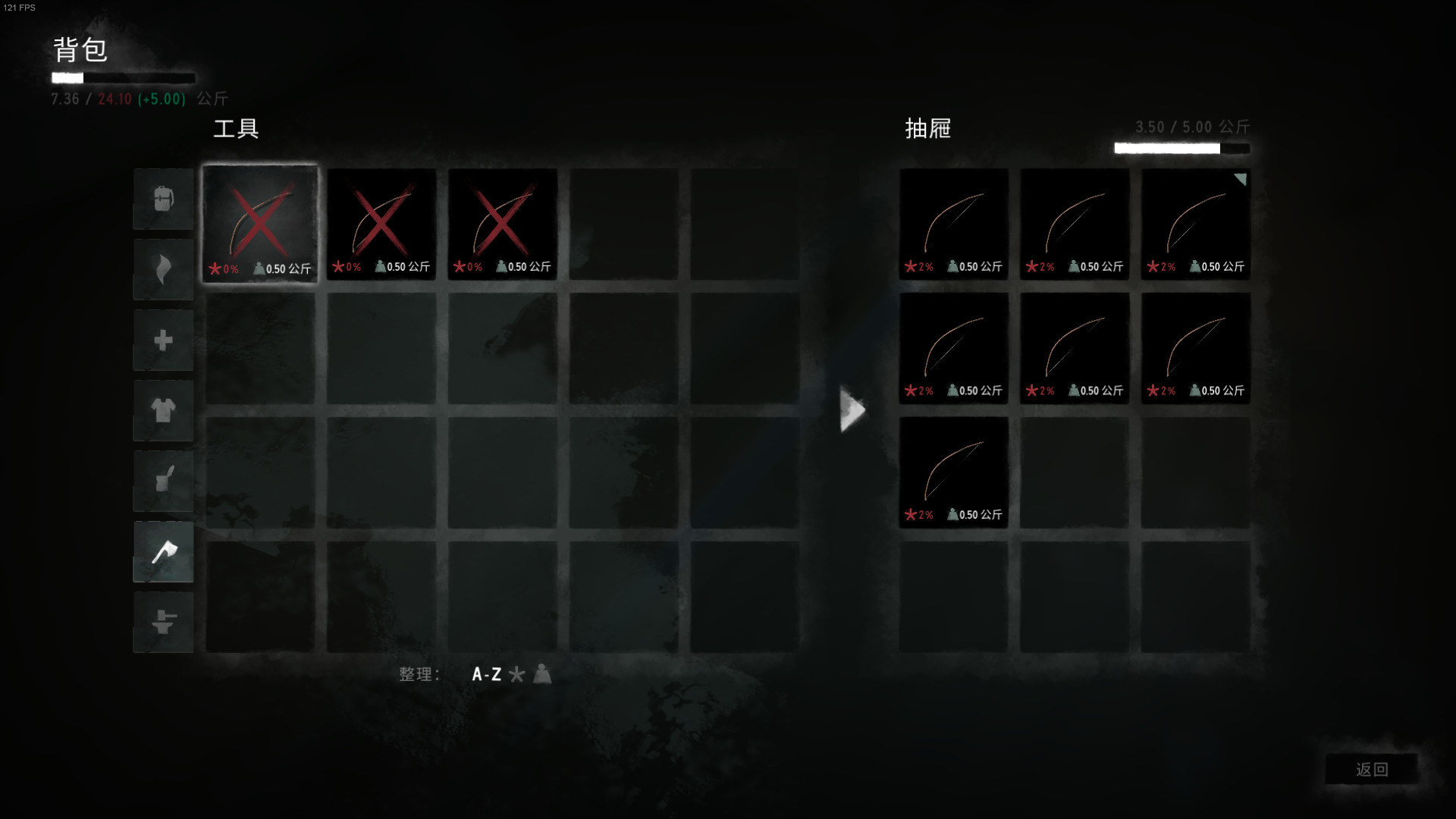Open the clothing shirt category
Viewport: 1456px width, 819px height.
[162, 410]
